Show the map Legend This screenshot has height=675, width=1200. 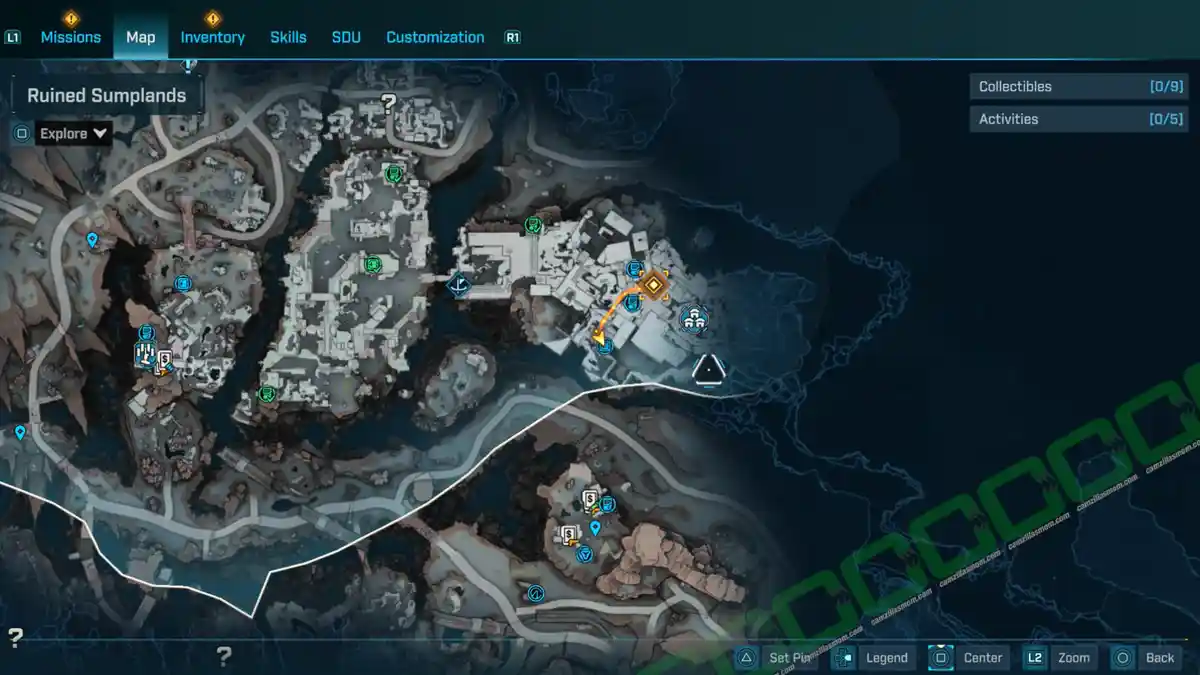[x=875, y=657]
